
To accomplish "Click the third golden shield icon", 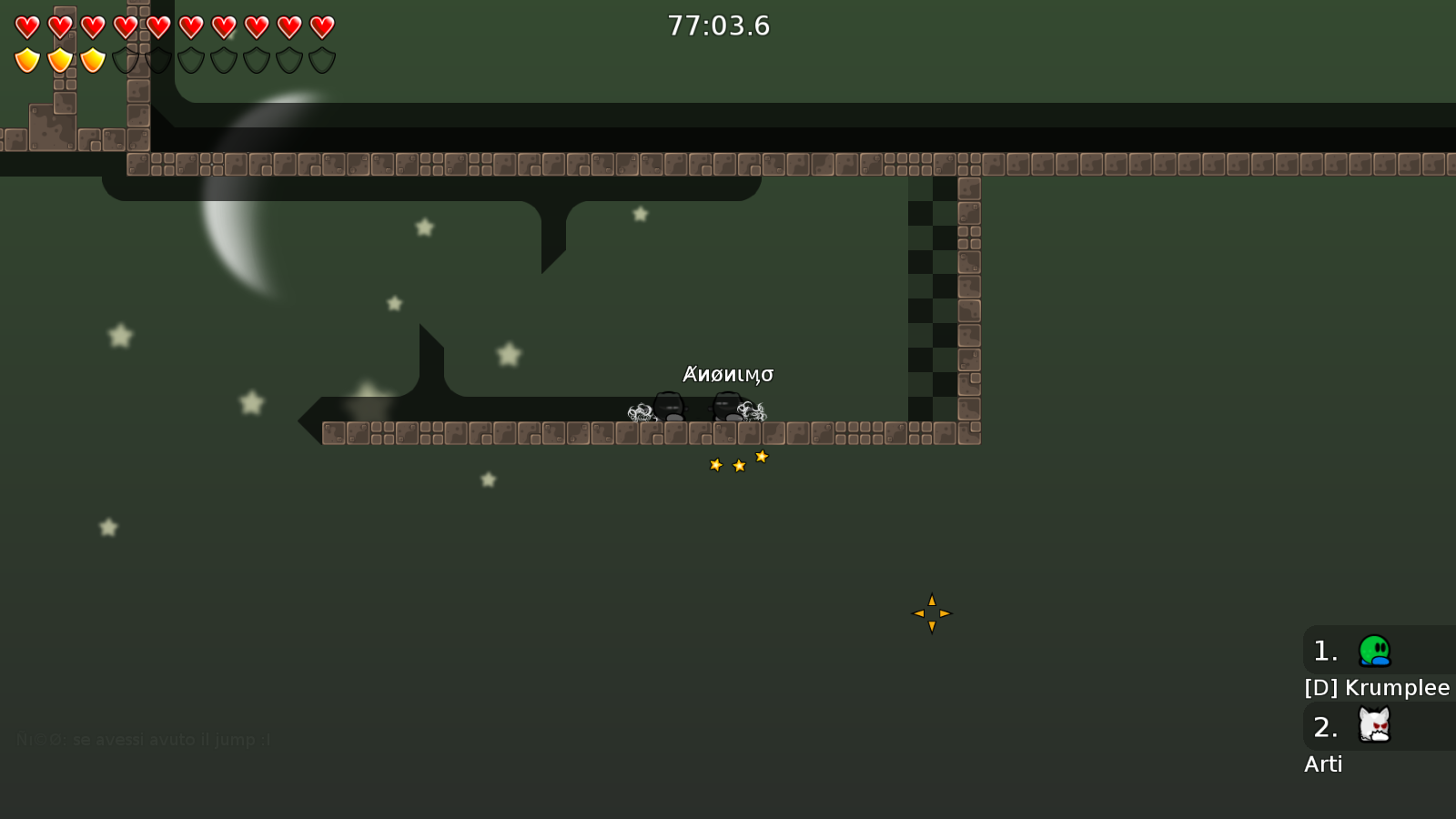I will [x=91, y=61].
